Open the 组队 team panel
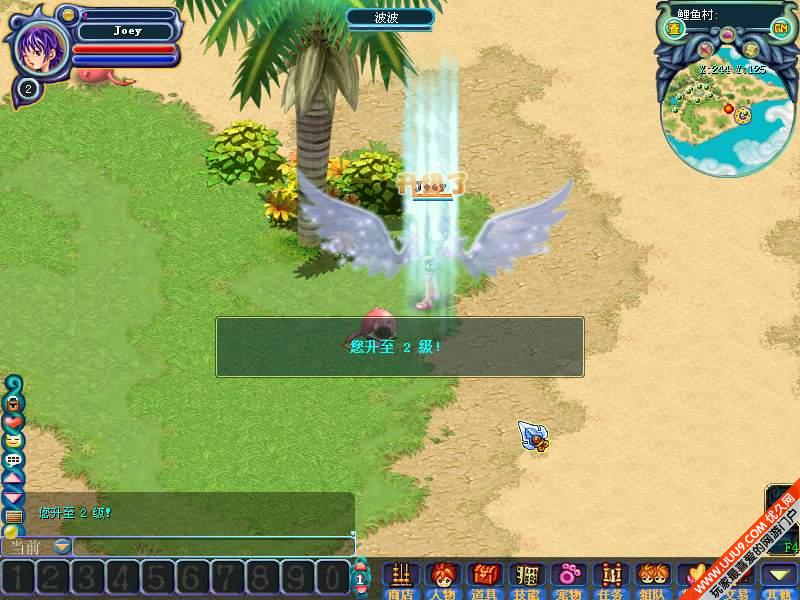This screenshot has width=800, height=600. point(653,577)
